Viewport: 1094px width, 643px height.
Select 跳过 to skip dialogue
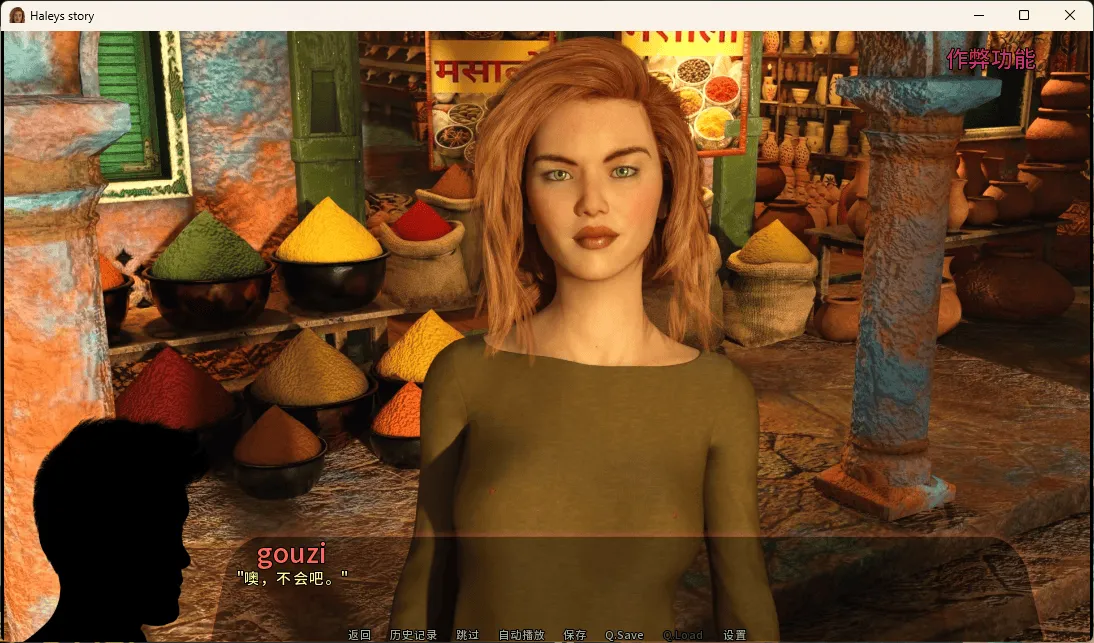pyautogui.click(x=467, y=635)
